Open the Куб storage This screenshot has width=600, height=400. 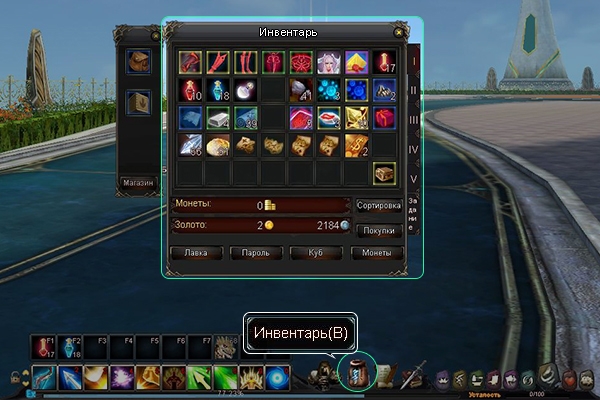tap(316, 253)
